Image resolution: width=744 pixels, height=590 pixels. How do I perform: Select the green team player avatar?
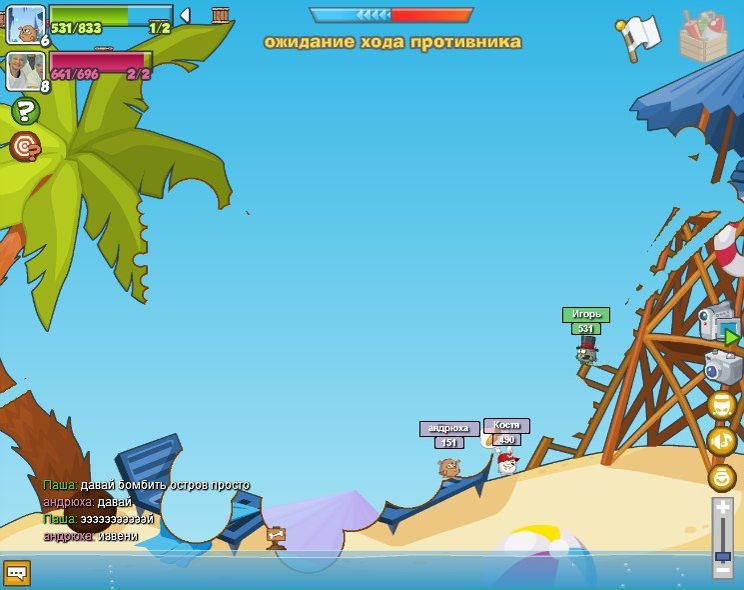[25, 24]
